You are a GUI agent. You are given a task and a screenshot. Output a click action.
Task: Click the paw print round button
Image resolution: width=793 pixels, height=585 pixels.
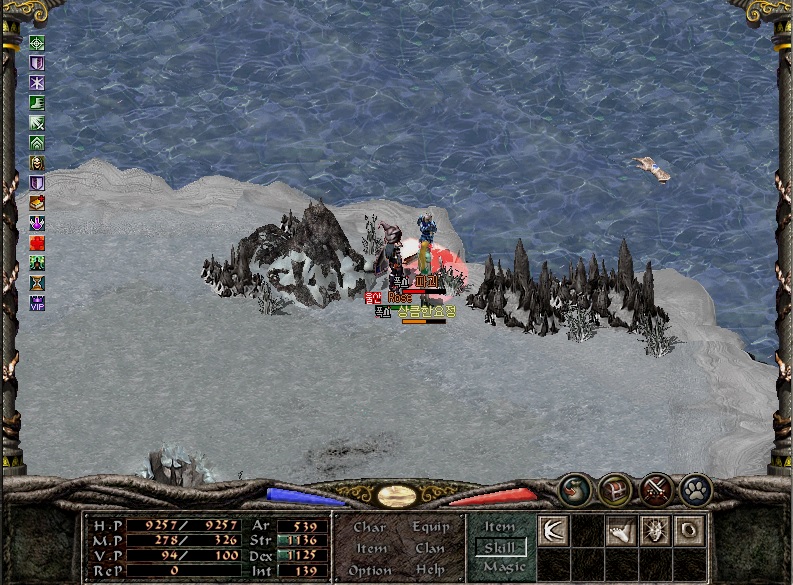(696, 489)
